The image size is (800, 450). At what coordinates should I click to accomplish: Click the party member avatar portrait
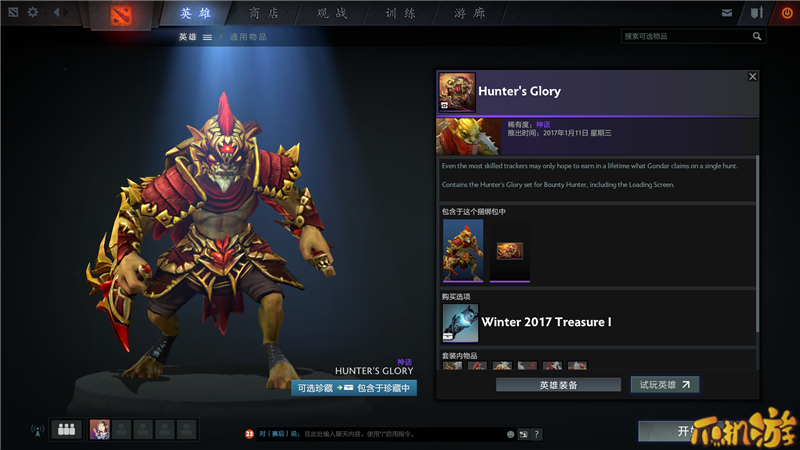point(100,430)
